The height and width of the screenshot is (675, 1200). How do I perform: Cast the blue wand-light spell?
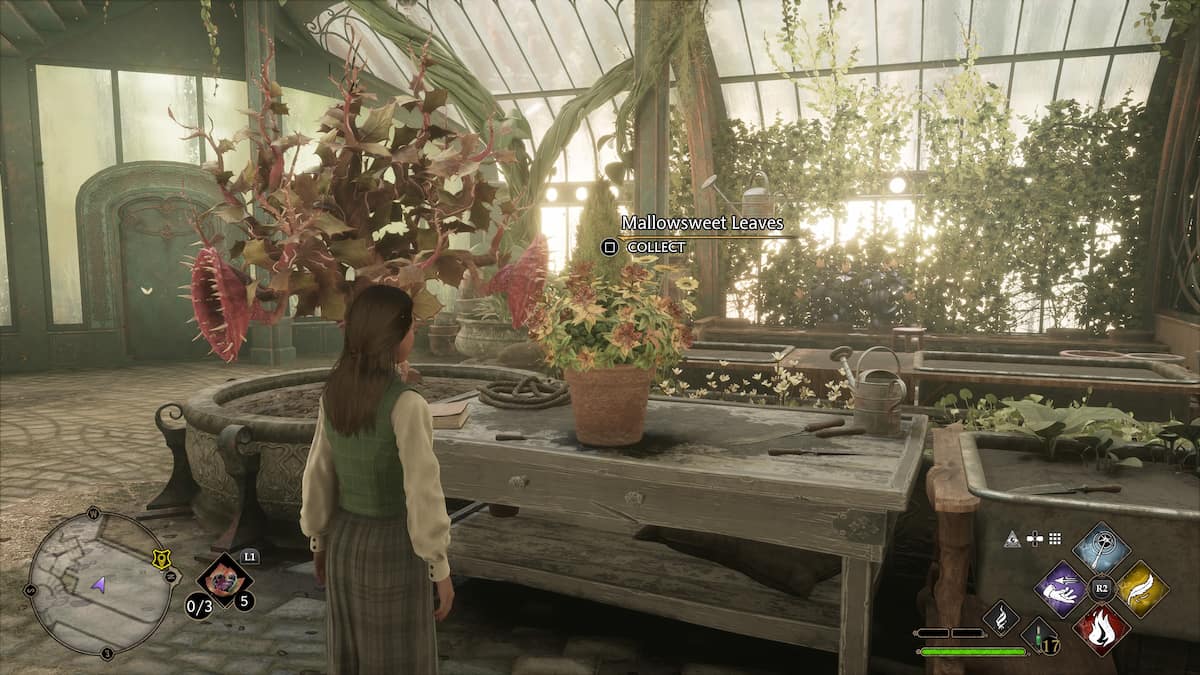pyautogui.click(x=1101, y=548)
